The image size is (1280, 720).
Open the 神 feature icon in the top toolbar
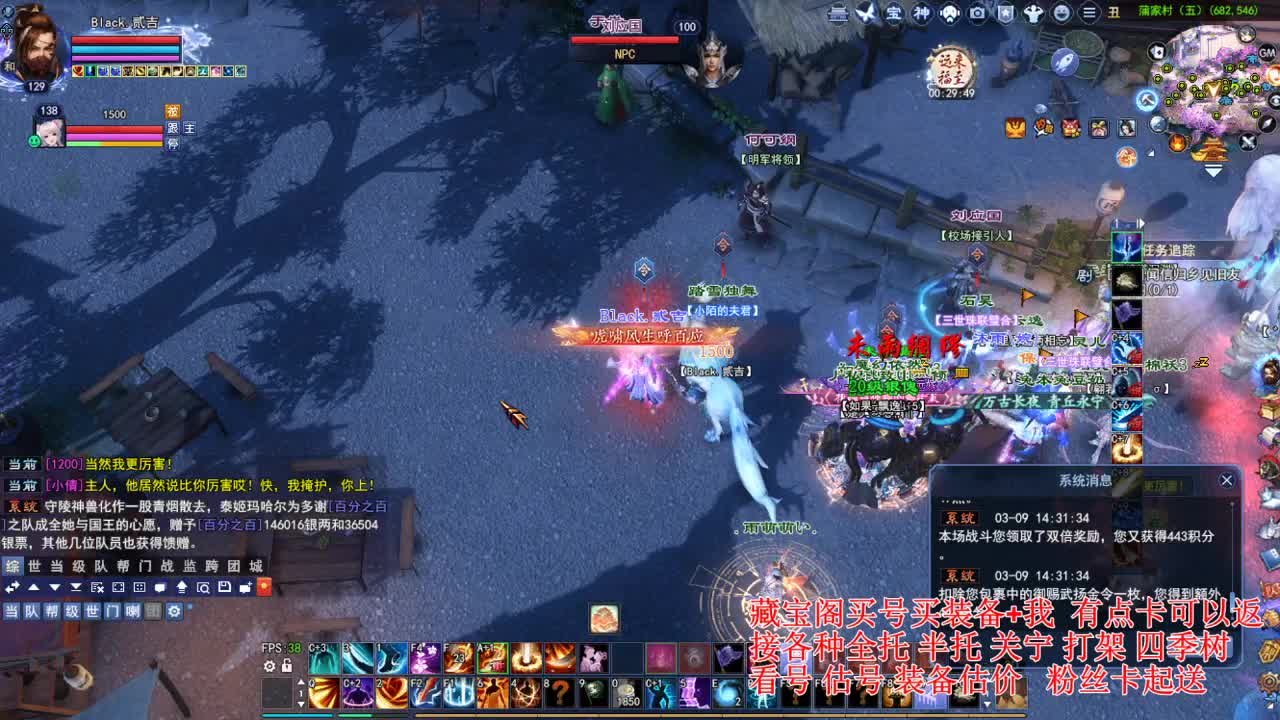click(922, 13)
